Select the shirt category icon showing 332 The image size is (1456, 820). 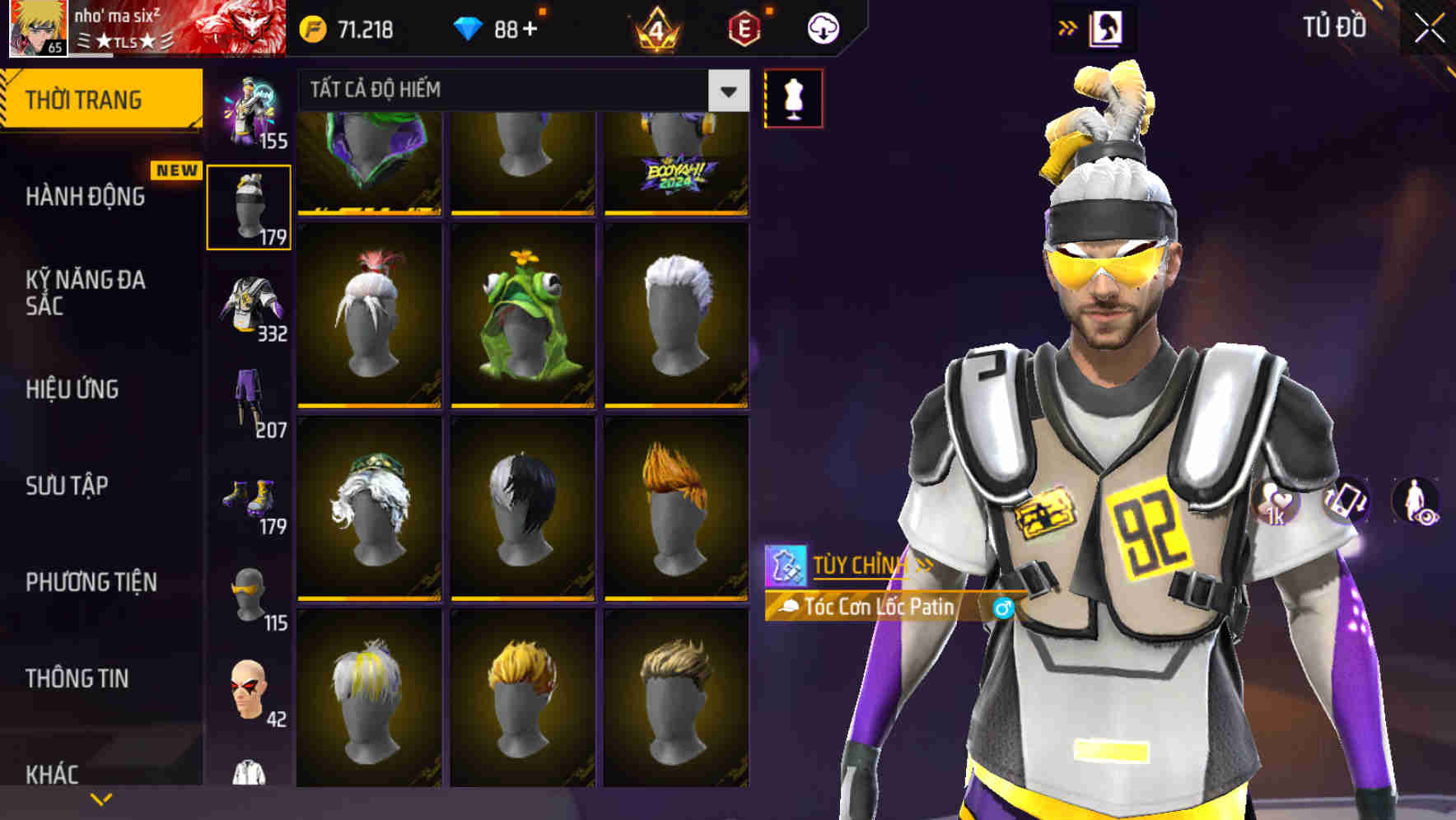point(251,305)
